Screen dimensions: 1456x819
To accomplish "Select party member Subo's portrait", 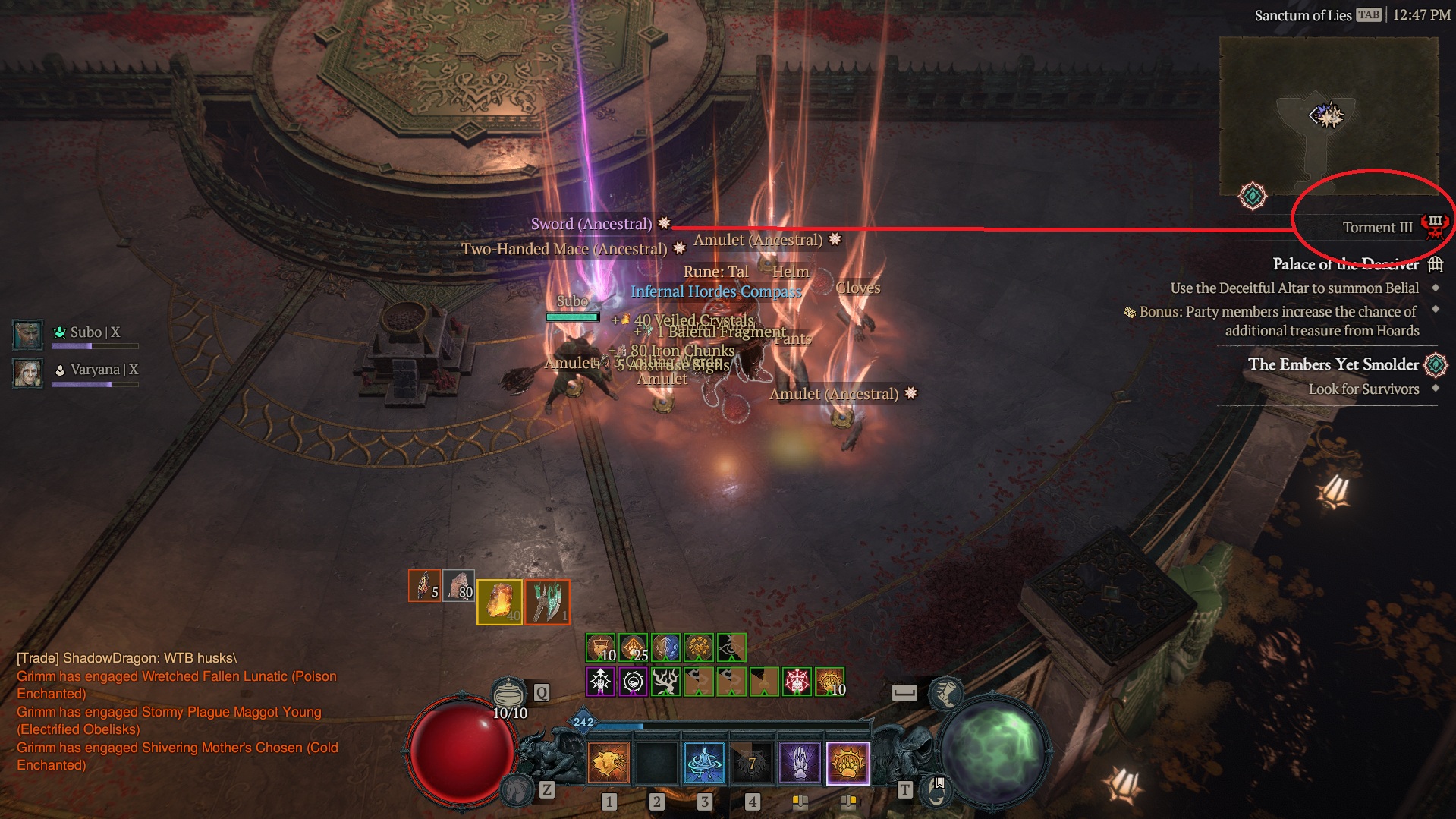I will click(x=28, y=334).
